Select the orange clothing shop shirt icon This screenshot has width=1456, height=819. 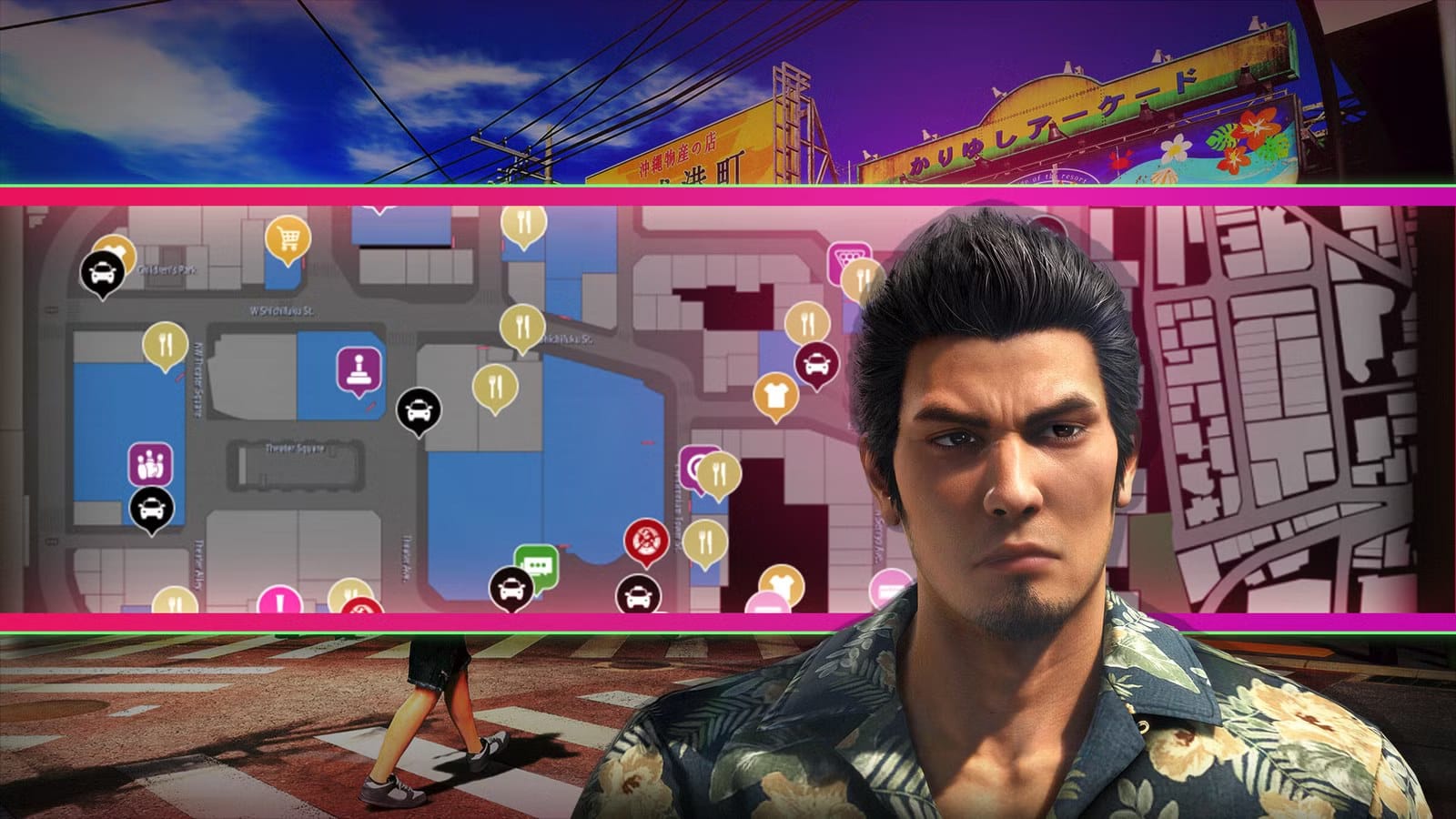[x=775, y=392]
